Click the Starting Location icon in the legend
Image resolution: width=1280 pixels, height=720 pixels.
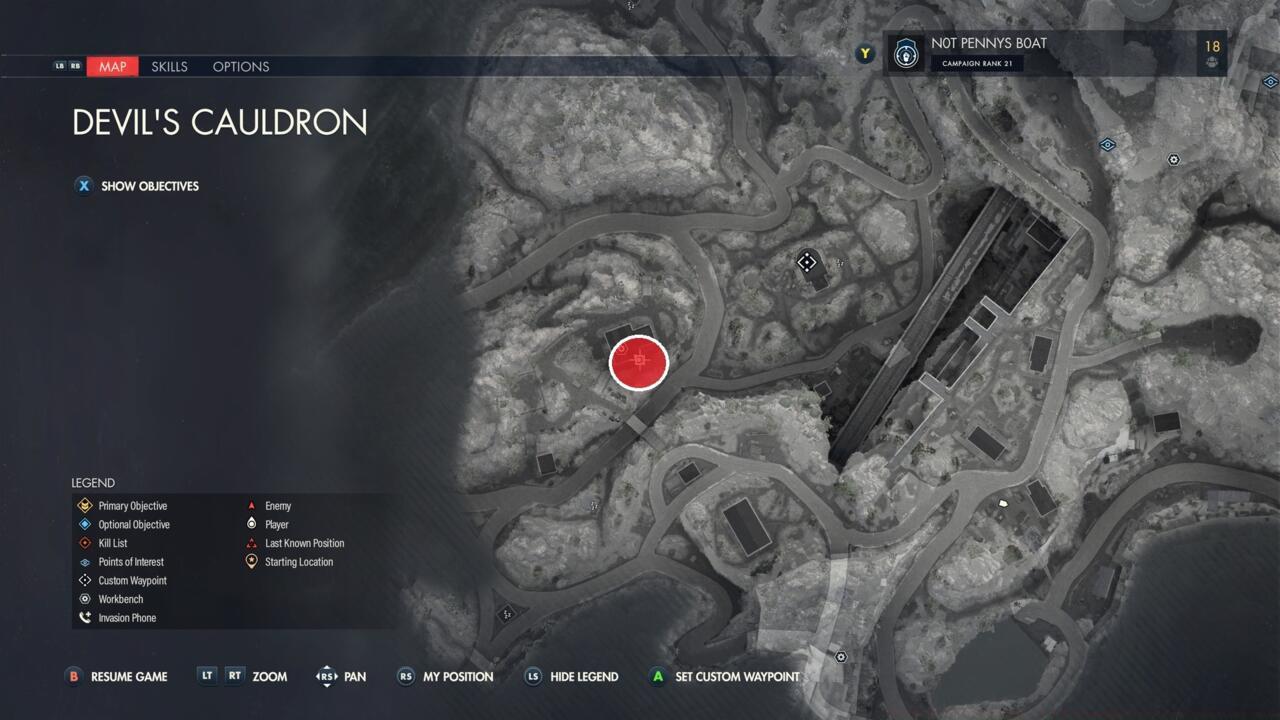253,561
